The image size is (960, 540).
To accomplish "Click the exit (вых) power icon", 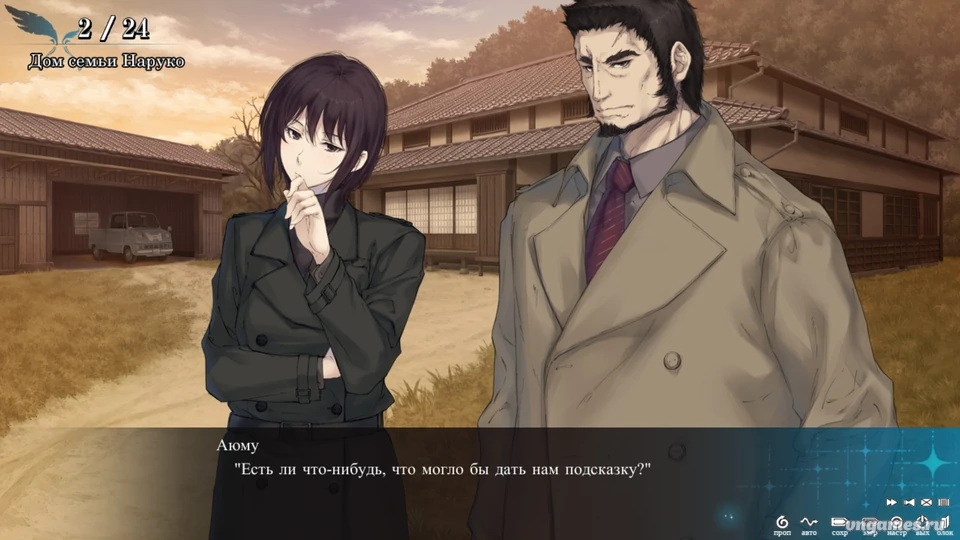I will (920, 522).
